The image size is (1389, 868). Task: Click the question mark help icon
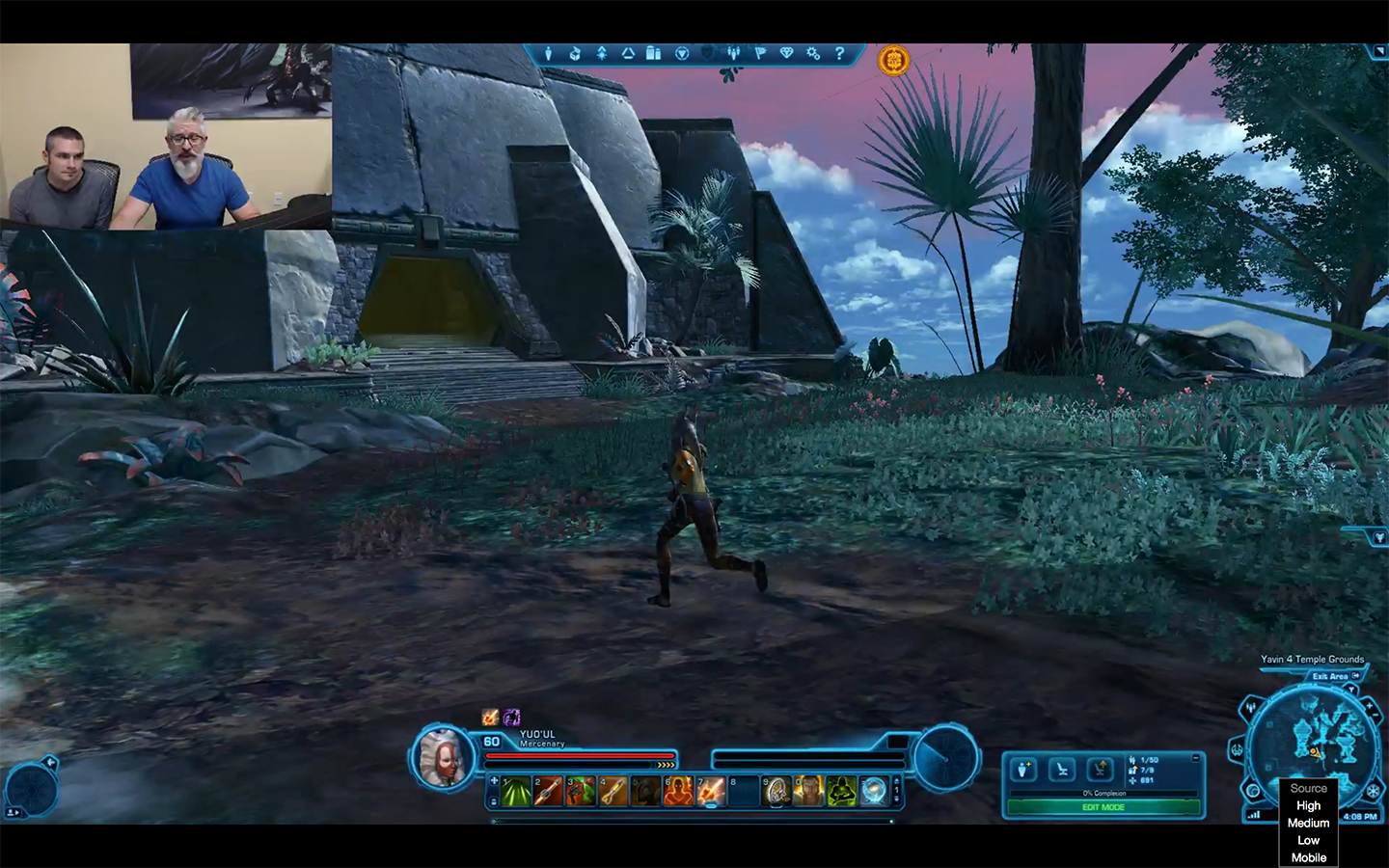[839, 54]
